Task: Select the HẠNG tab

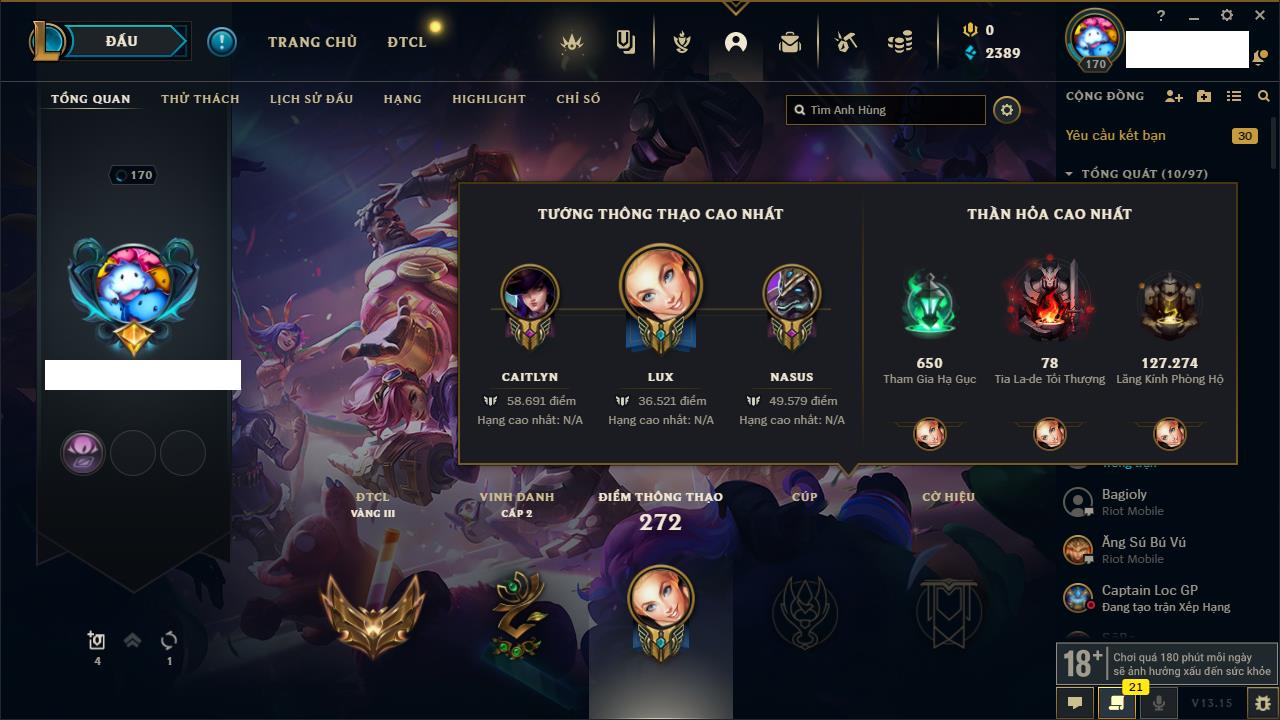Action: tap(402, 99)
